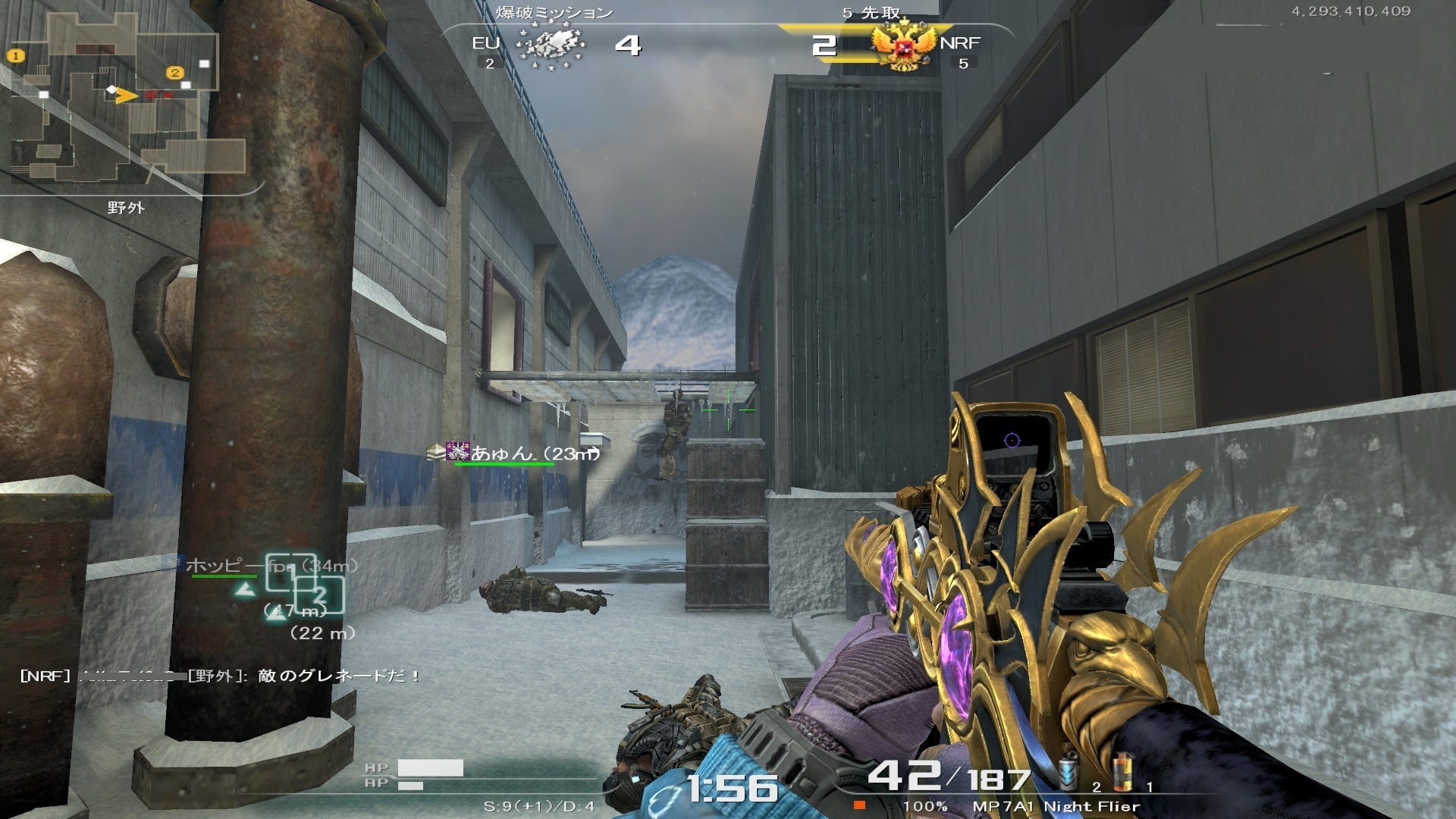The width and height of the screenshot is (1456, 819).
Task: Select bomb site 2 marker on minimap
Action: (175, 73)
